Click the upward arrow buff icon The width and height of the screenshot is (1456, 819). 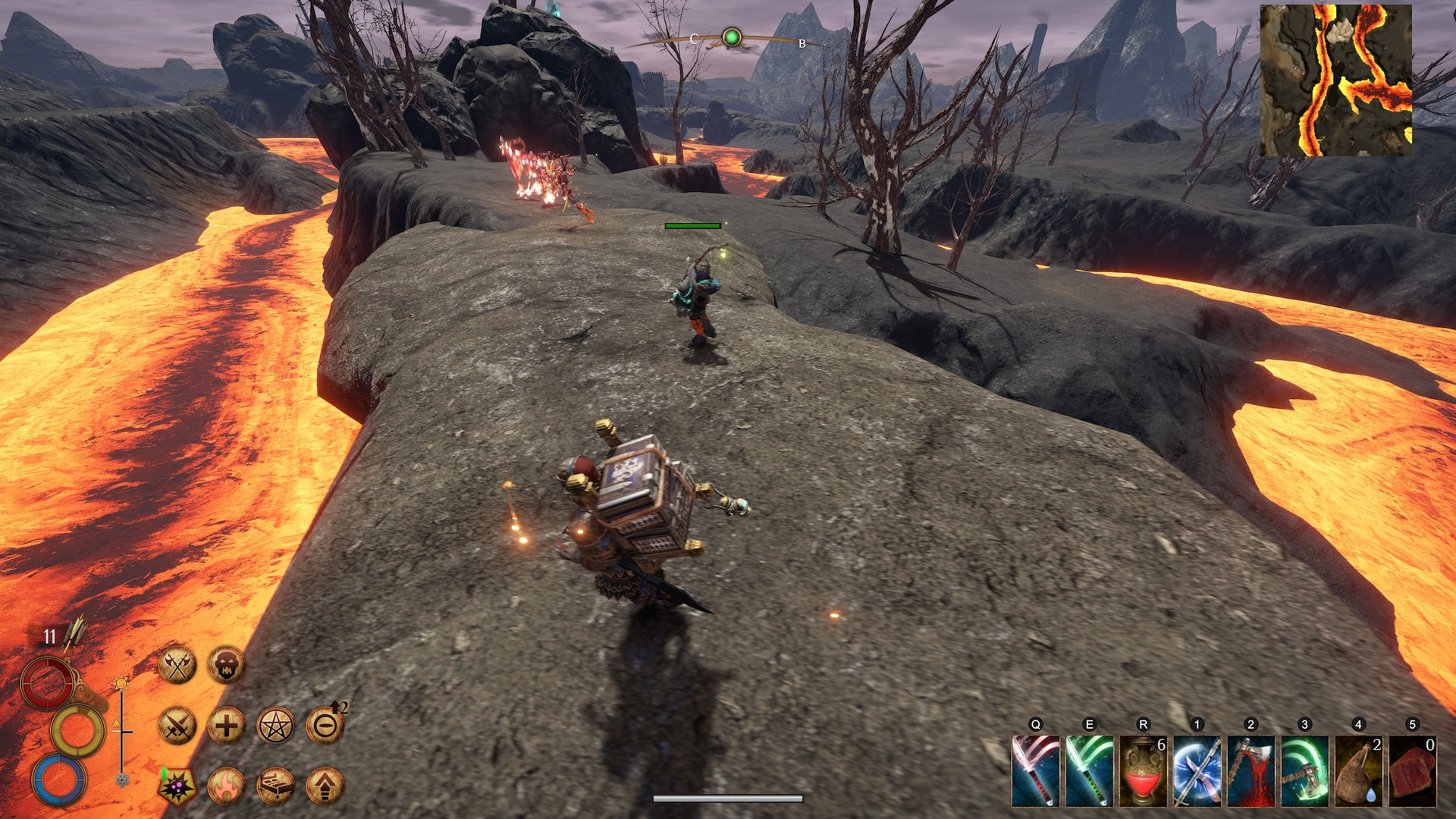click(325, 786)
